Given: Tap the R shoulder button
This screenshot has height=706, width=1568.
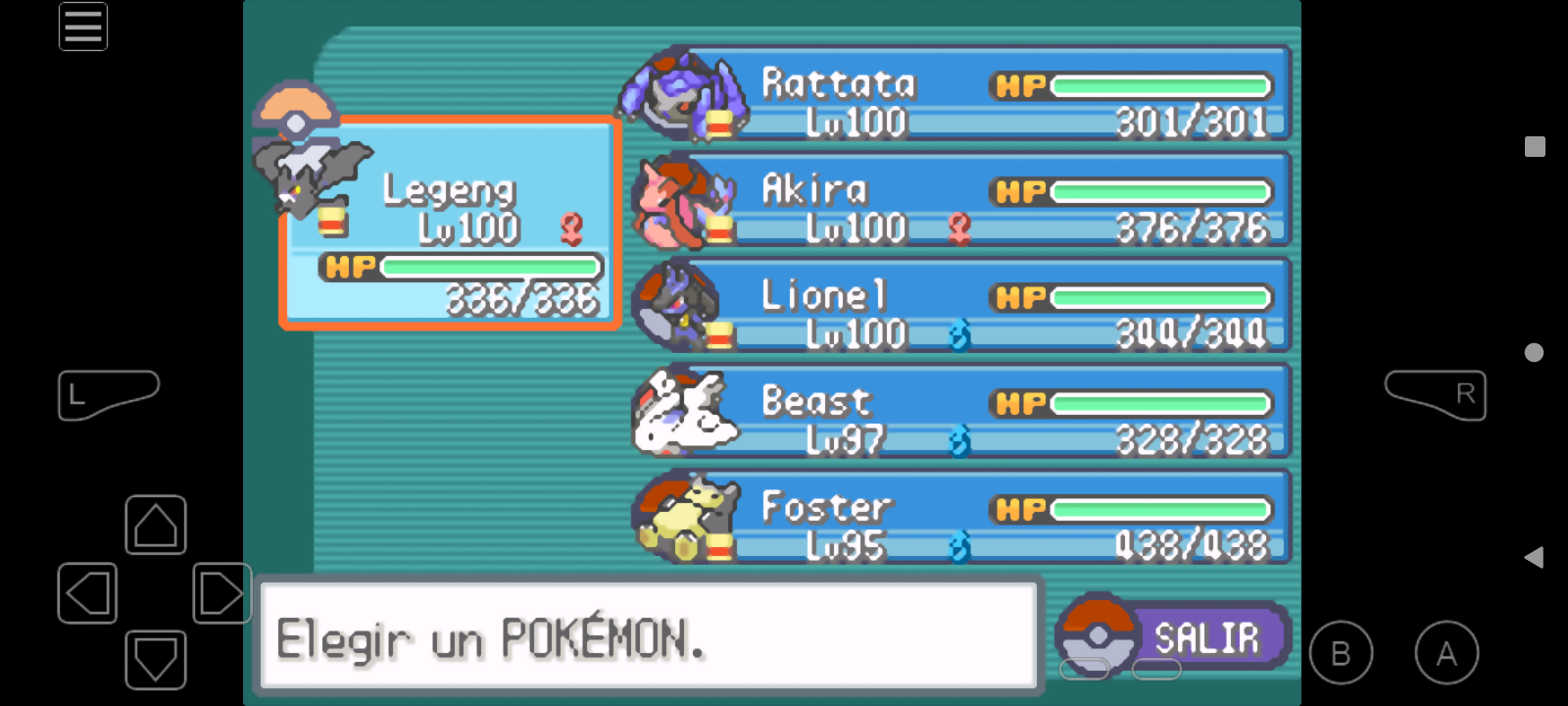Looking at the screenshot, I should (1437, 394).
